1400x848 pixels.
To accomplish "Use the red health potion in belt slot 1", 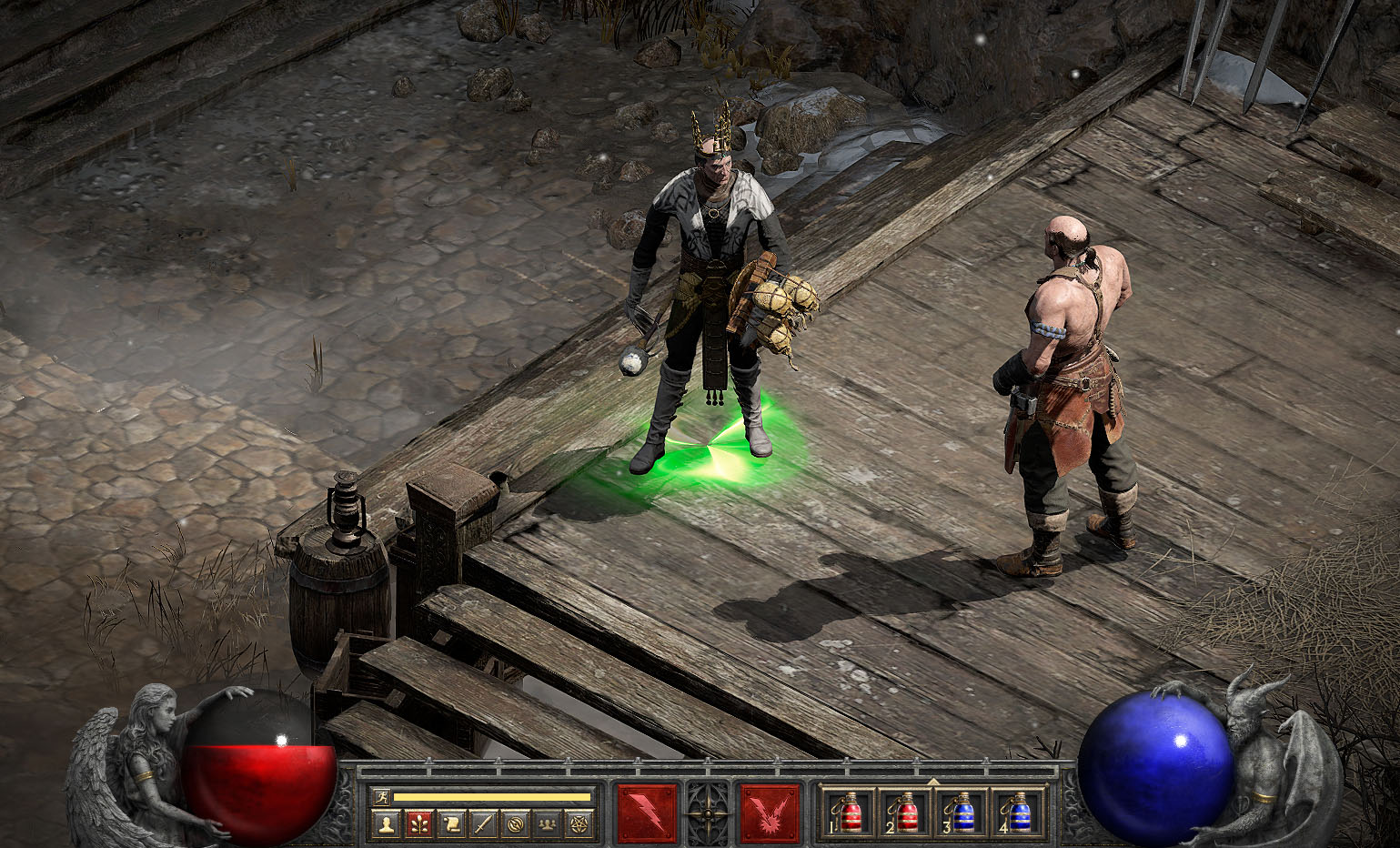I will (850, 812).
